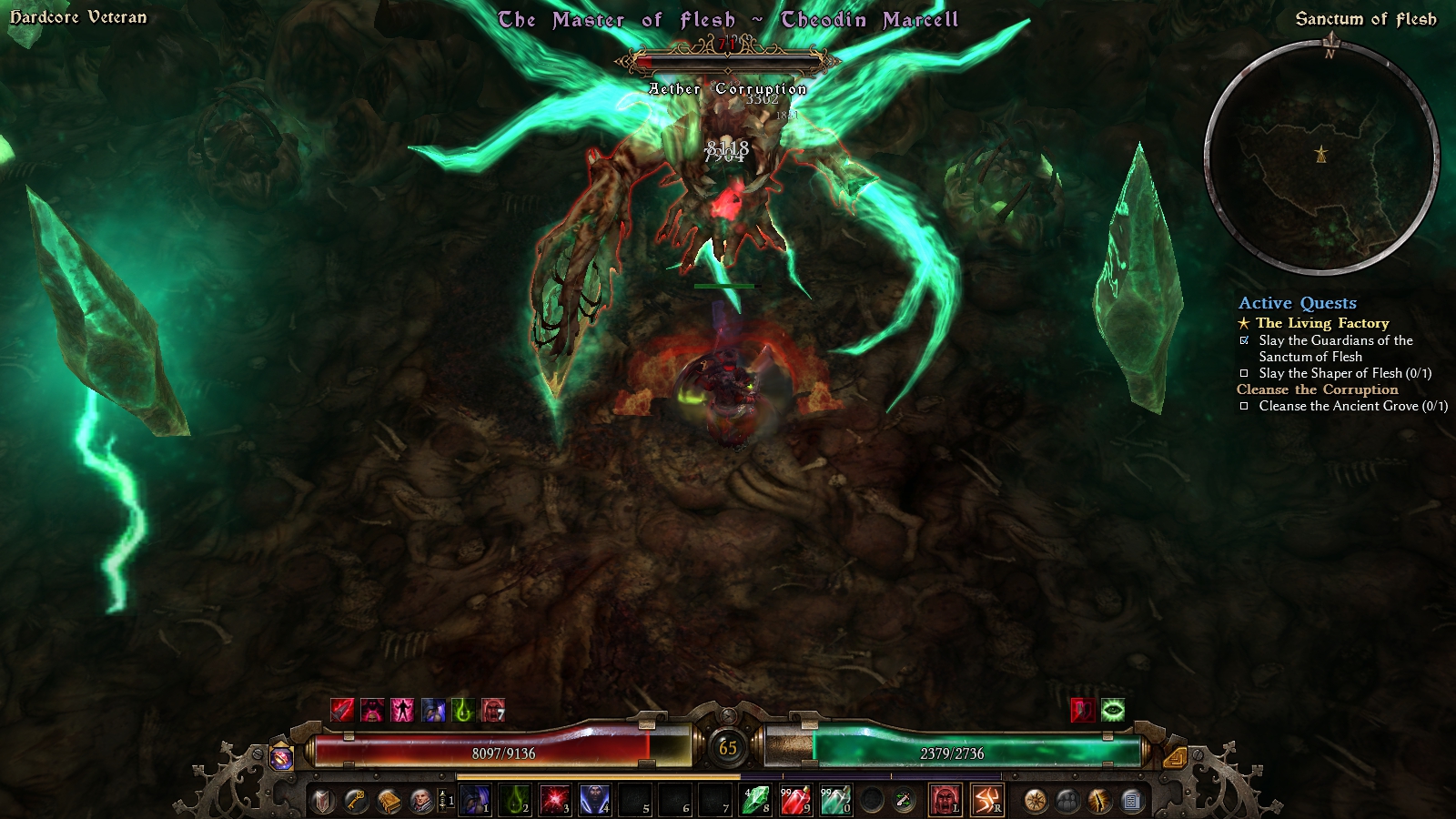Click the glowing blade icon button
The image size is (1456, 819).
click(x=1099, y=801)
